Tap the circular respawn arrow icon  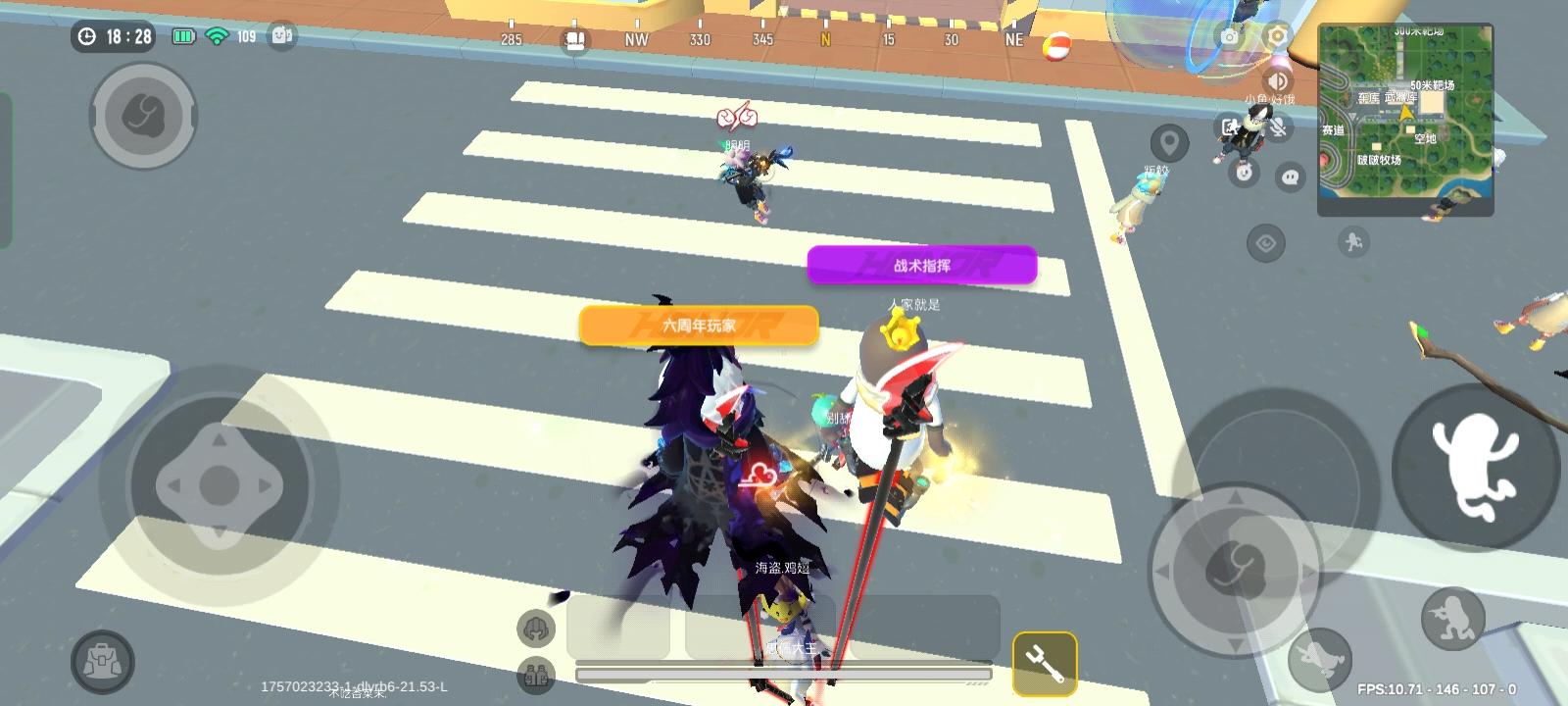1244,175
